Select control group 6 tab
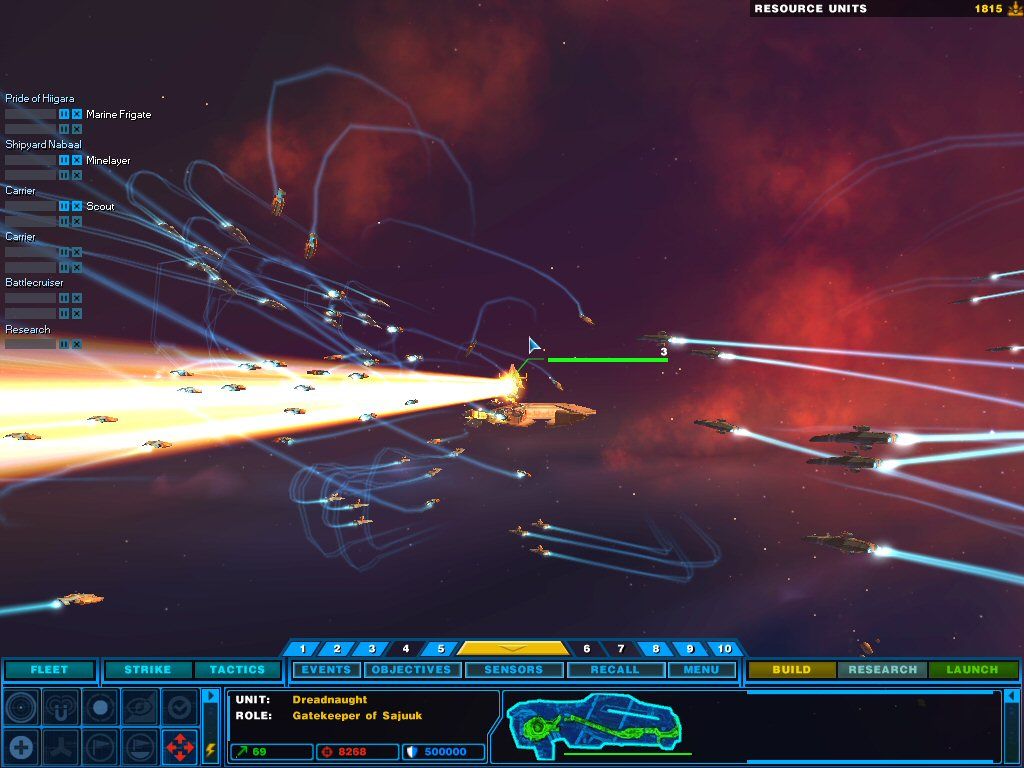 587,649
